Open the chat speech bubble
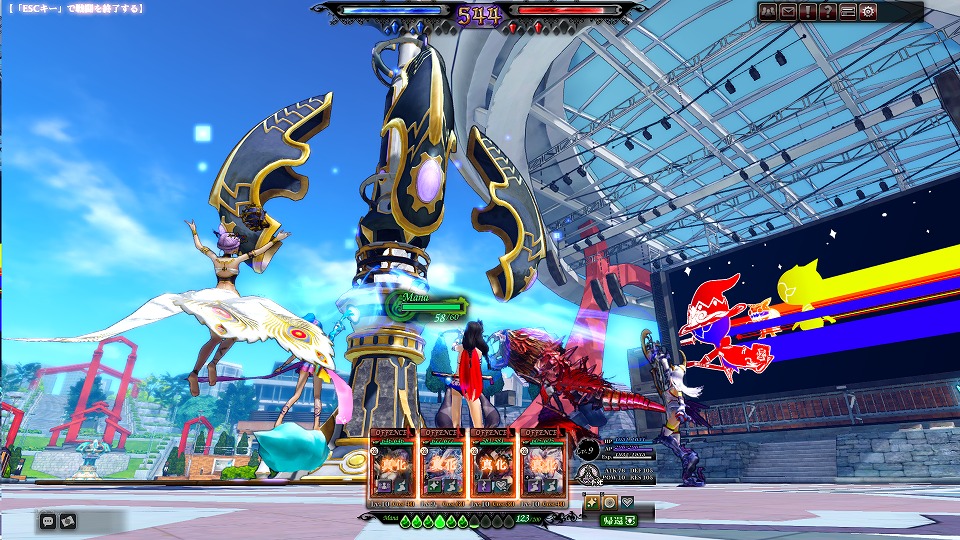The width and height of the screenshot is (960, 540). click(48, 520)
